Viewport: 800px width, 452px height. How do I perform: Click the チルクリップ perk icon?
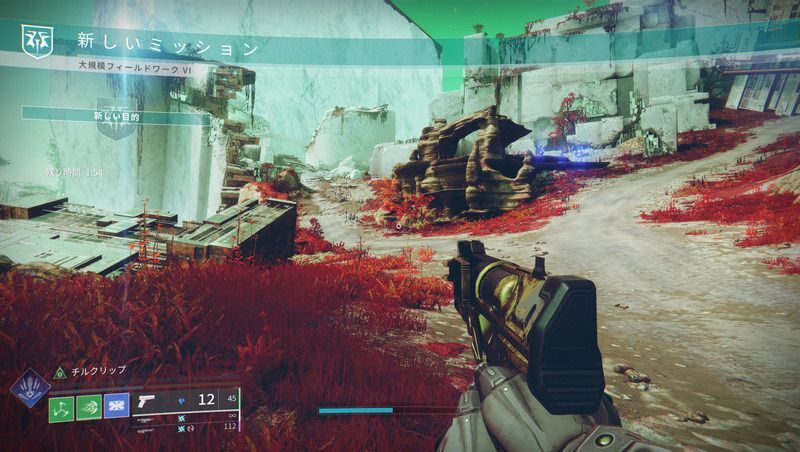59,370
